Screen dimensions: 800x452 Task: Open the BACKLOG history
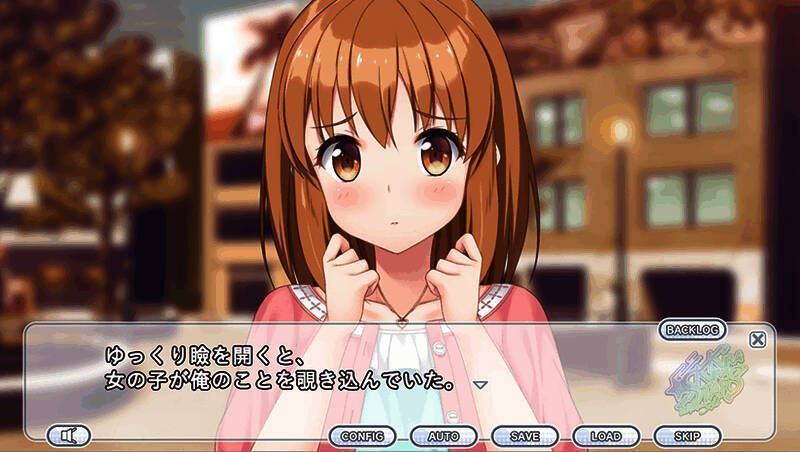click(693, 329)
